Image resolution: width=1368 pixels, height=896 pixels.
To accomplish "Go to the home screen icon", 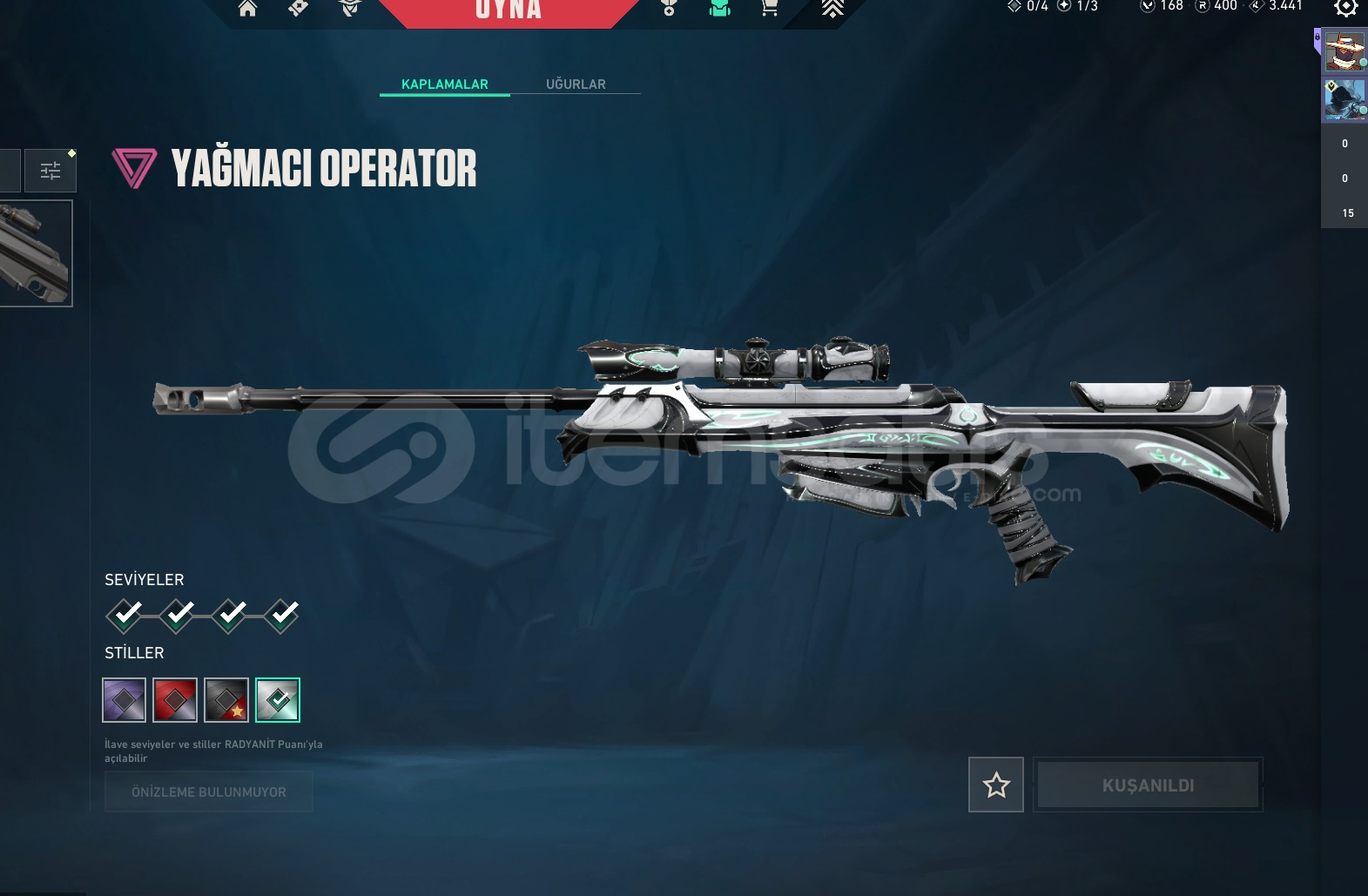I will click(x=248, y=9).
